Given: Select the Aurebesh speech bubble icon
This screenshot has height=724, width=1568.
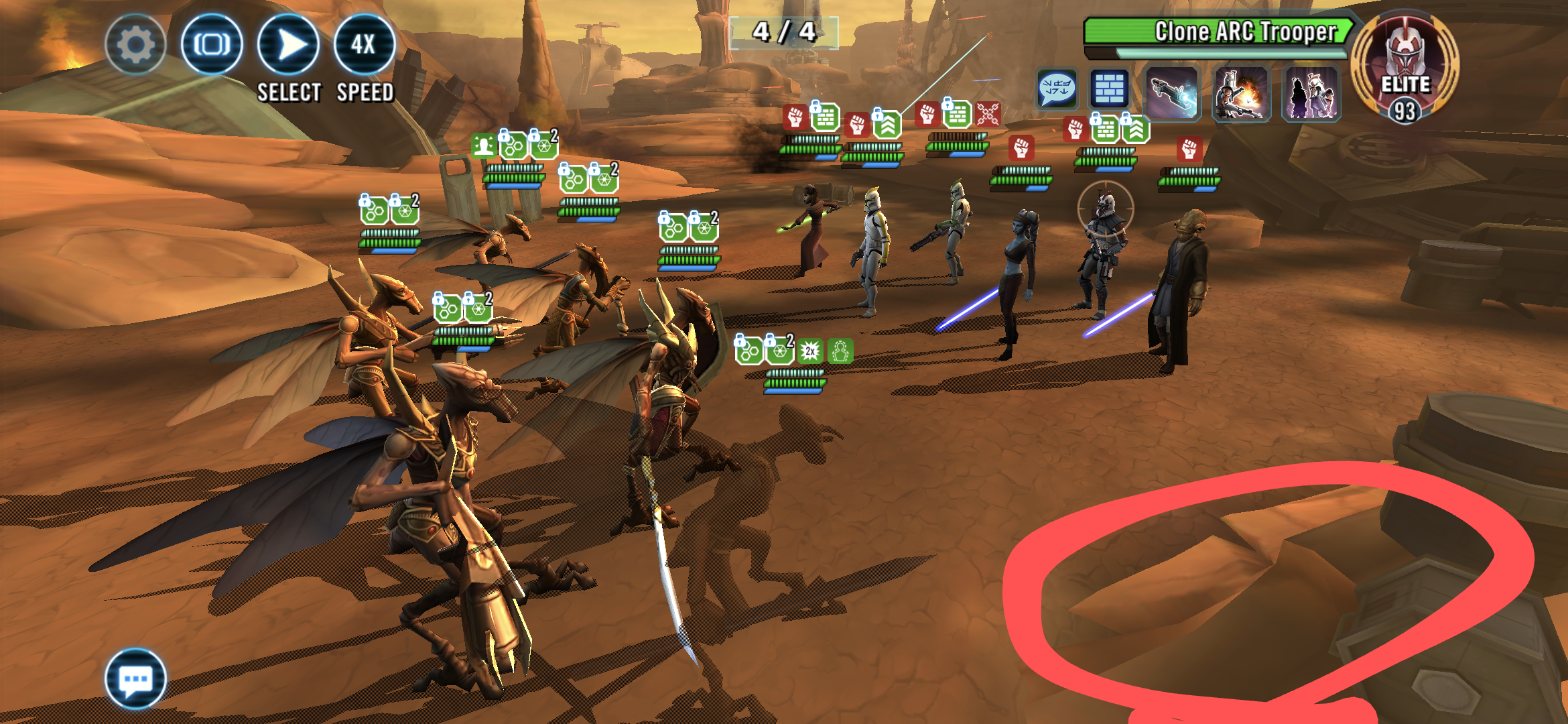Looking at the screenshot, I should point(1057,89).
